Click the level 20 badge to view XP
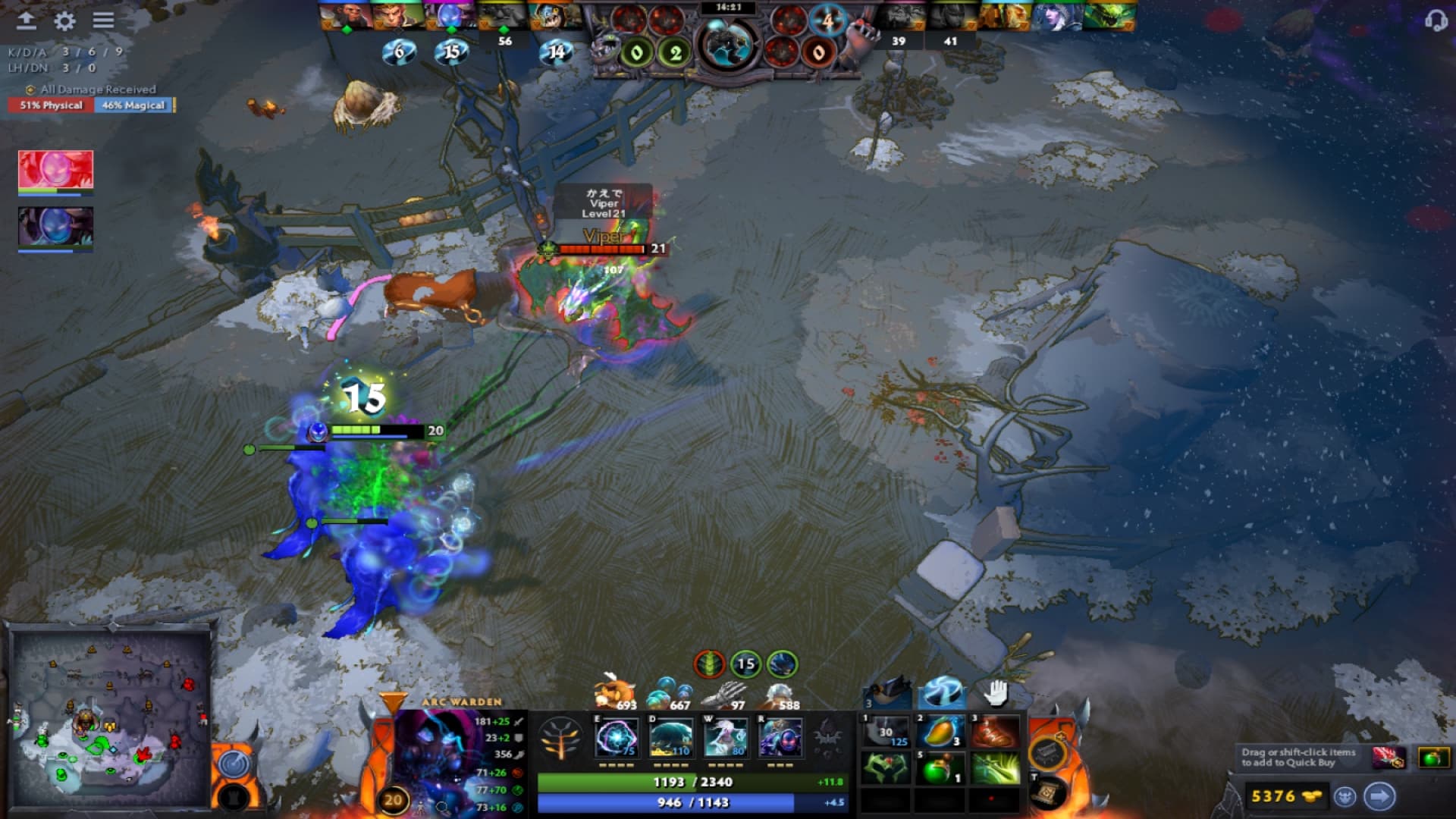Image resolution: width=1456 pixels, height=819 pixels. coord(393,799)
